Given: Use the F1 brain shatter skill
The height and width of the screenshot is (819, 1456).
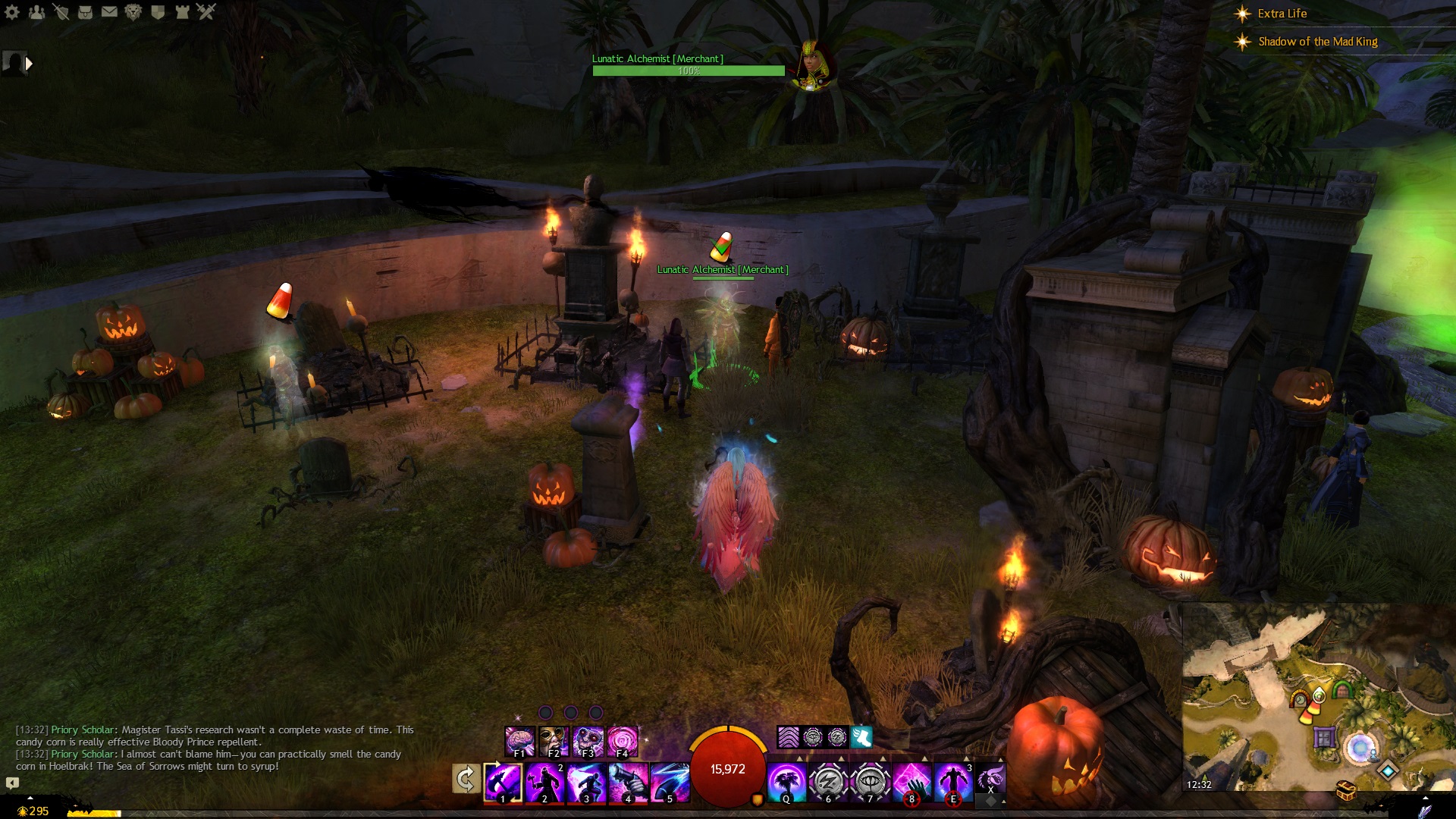Looking at the screenshot, I should pos(520,741).
